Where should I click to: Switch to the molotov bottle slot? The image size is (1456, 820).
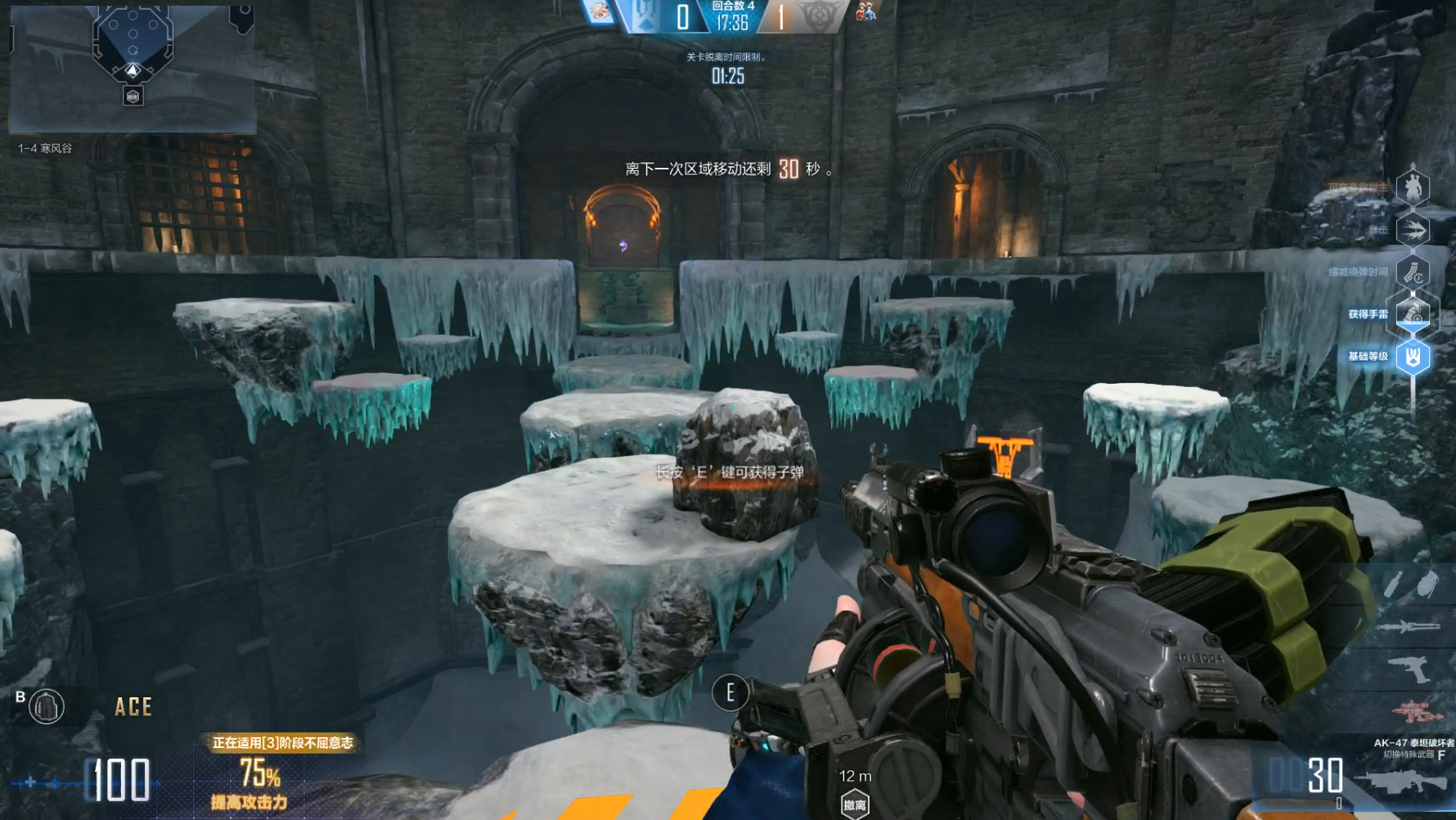[x=1393, y=584]
